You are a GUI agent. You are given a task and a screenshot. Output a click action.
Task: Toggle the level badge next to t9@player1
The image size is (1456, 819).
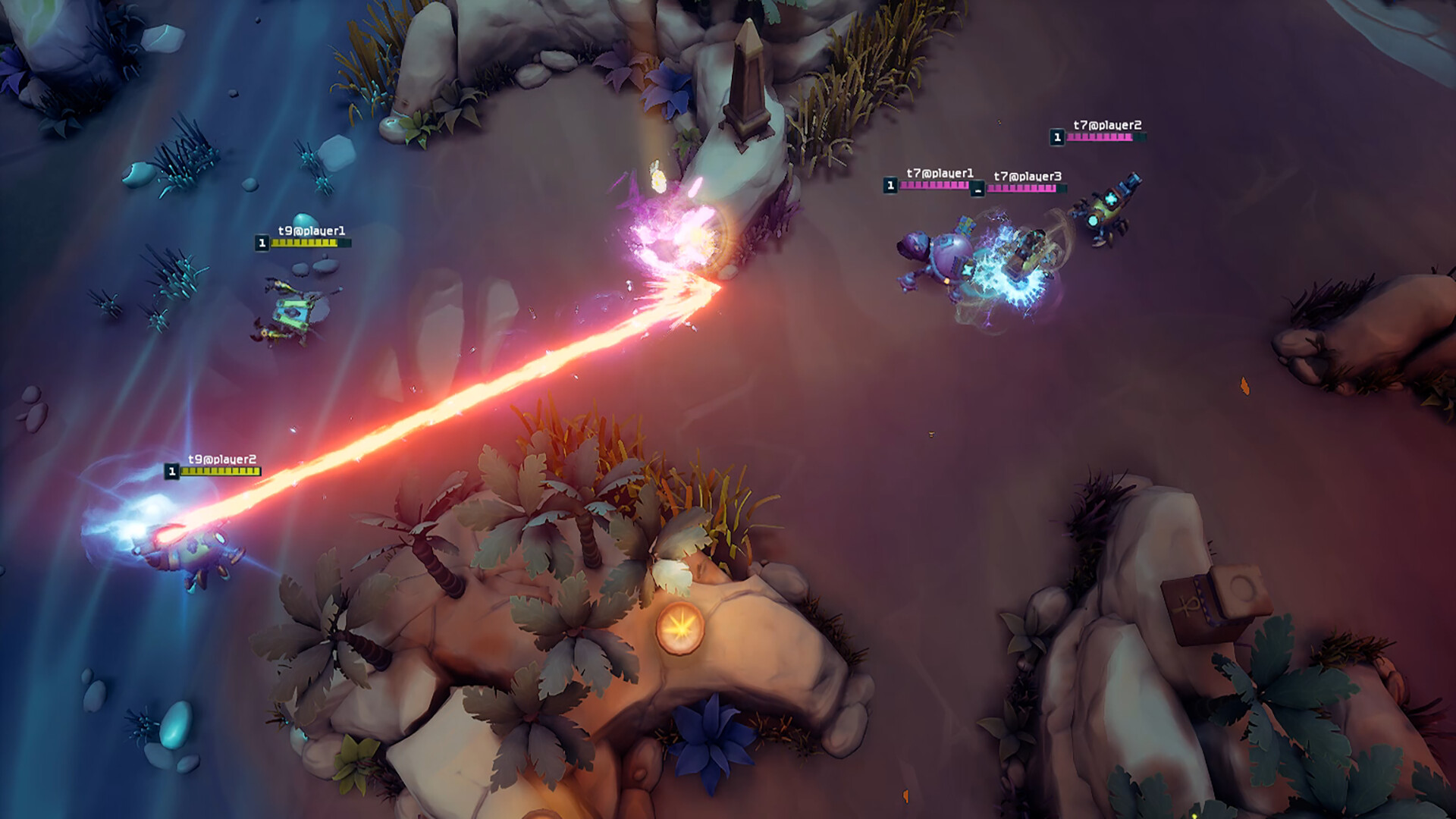tap(262, 242)
